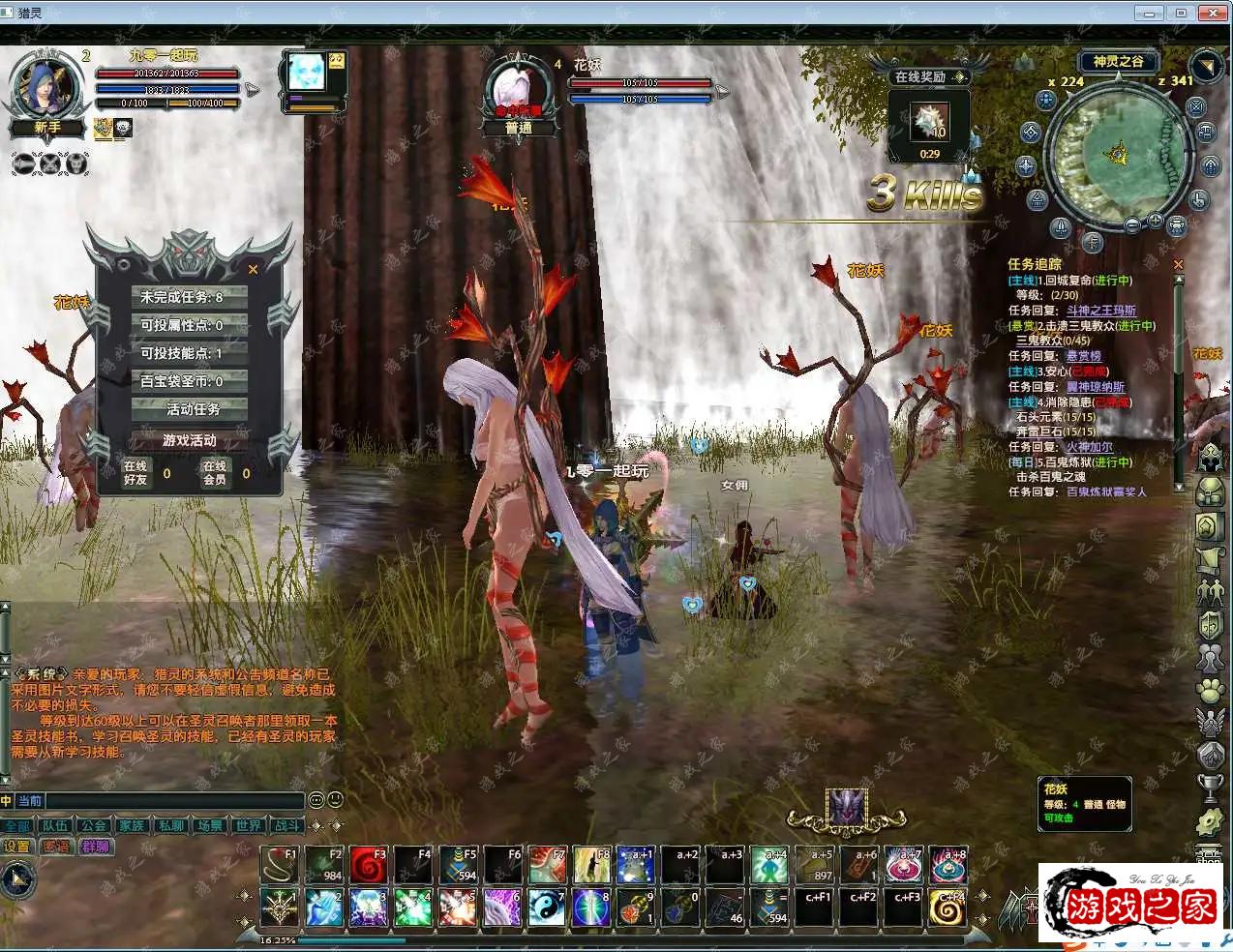
Task: Switch chat to the 队伍 tab
Action: pyautogui.click(x=55, y=825)
